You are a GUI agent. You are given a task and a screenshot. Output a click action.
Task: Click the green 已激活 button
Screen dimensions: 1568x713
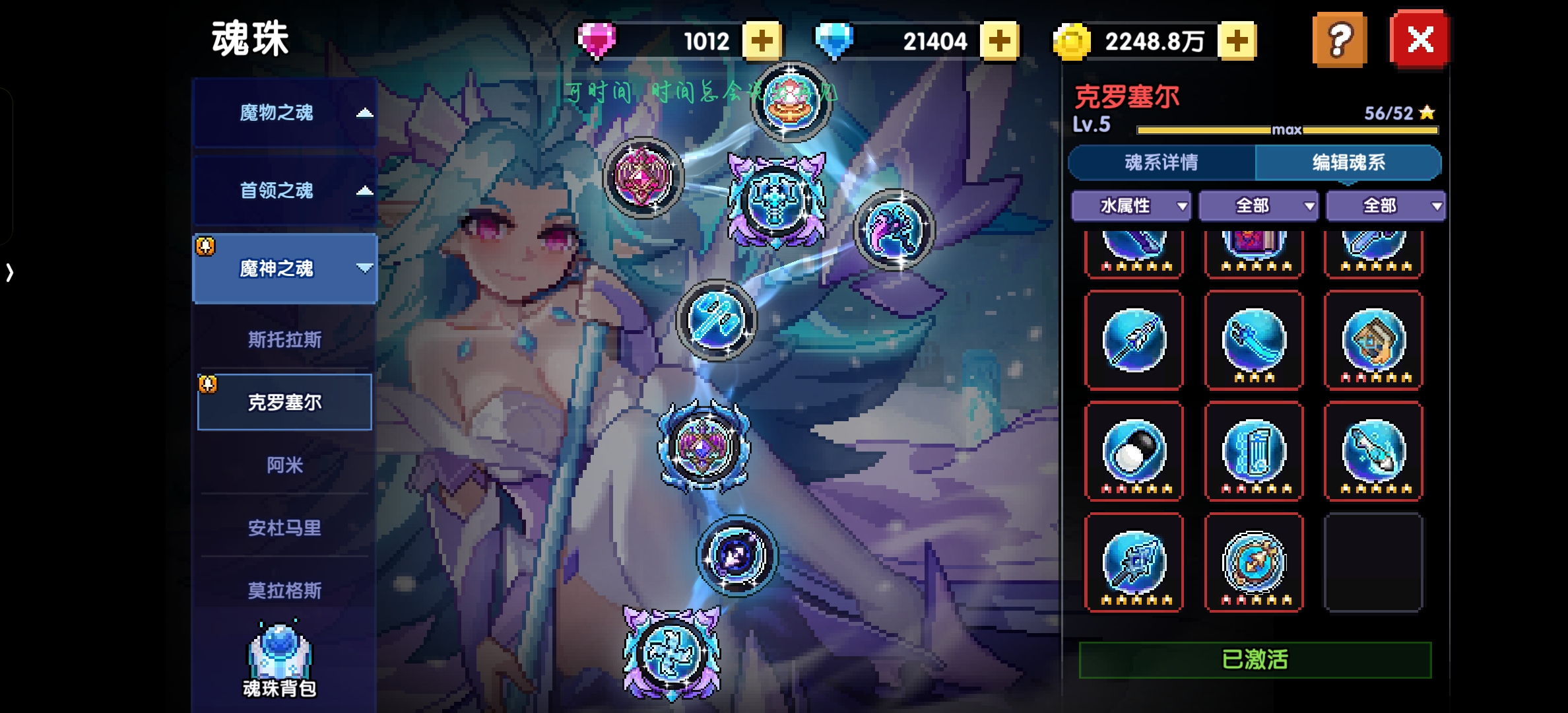pyautogui.click(x=1255, y=660)
